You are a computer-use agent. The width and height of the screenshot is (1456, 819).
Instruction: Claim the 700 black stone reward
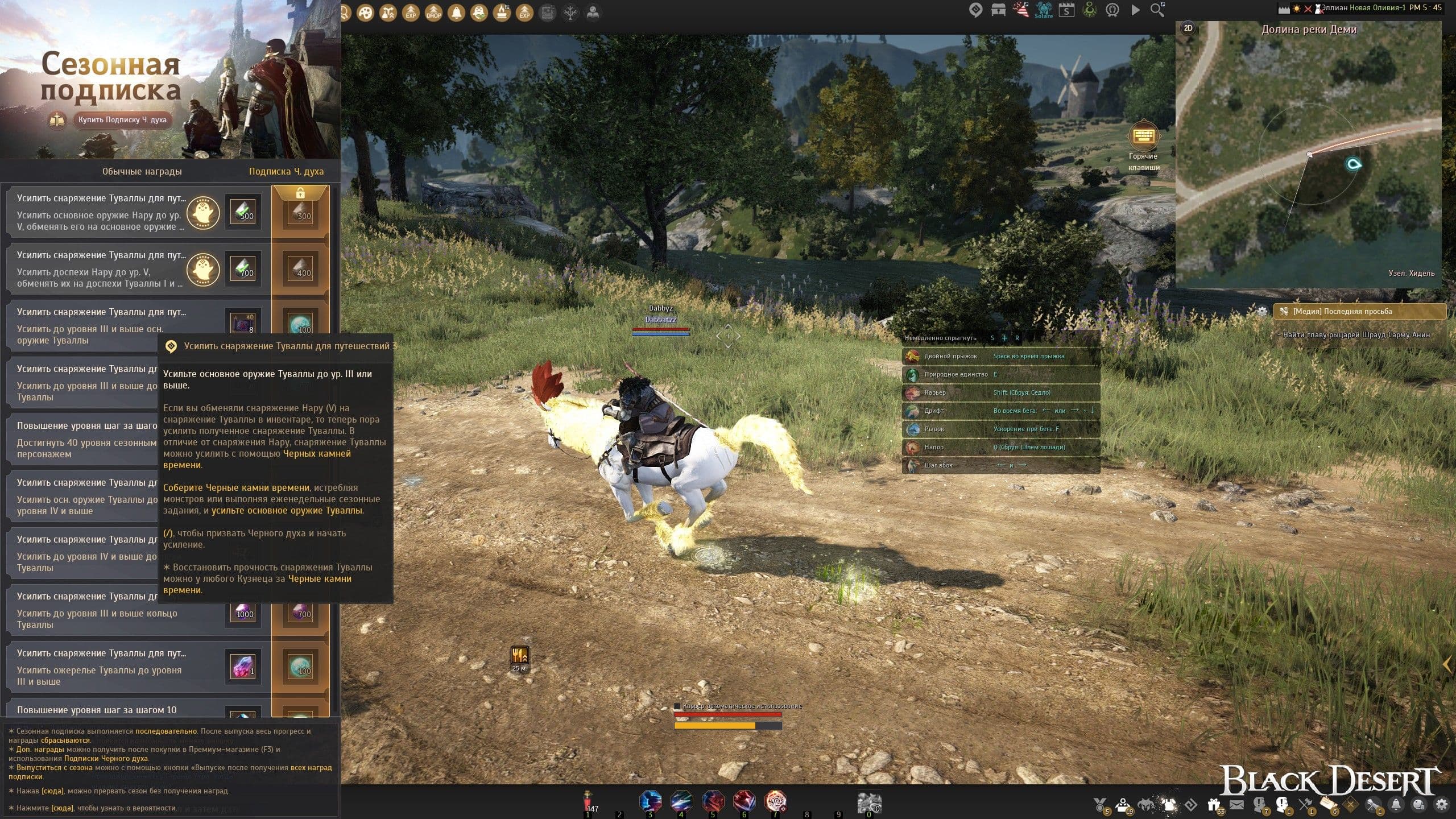(243, 268)
